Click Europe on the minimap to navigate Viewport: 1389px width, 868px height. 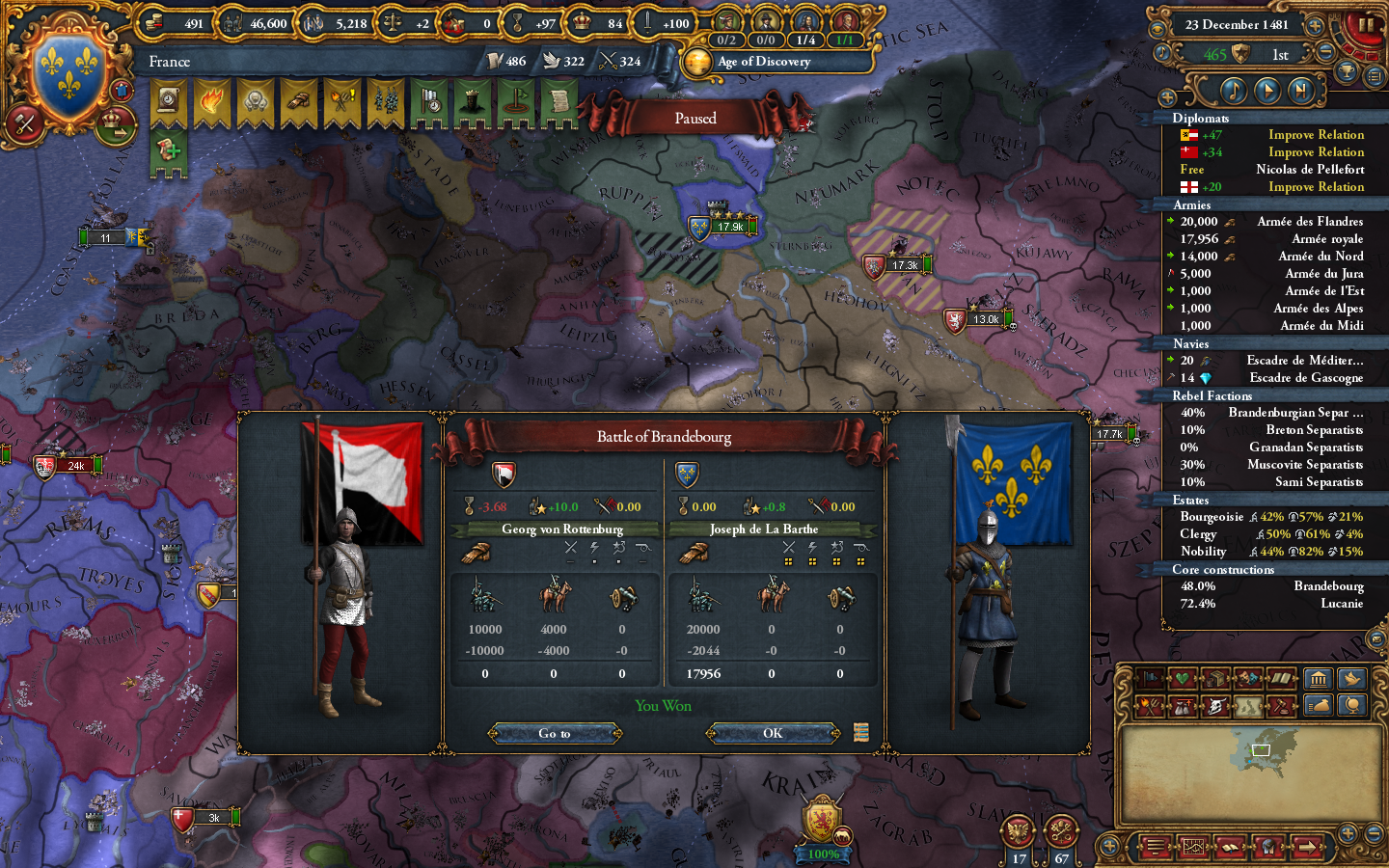coord(1264,750)
